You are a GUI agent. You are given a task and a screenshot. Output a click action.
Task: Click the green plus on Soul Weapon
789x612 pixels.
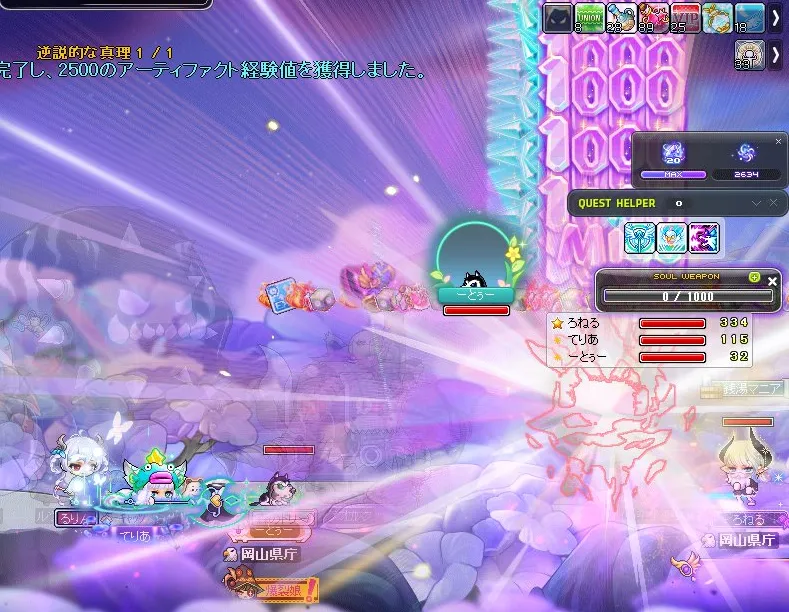(755, 277)
